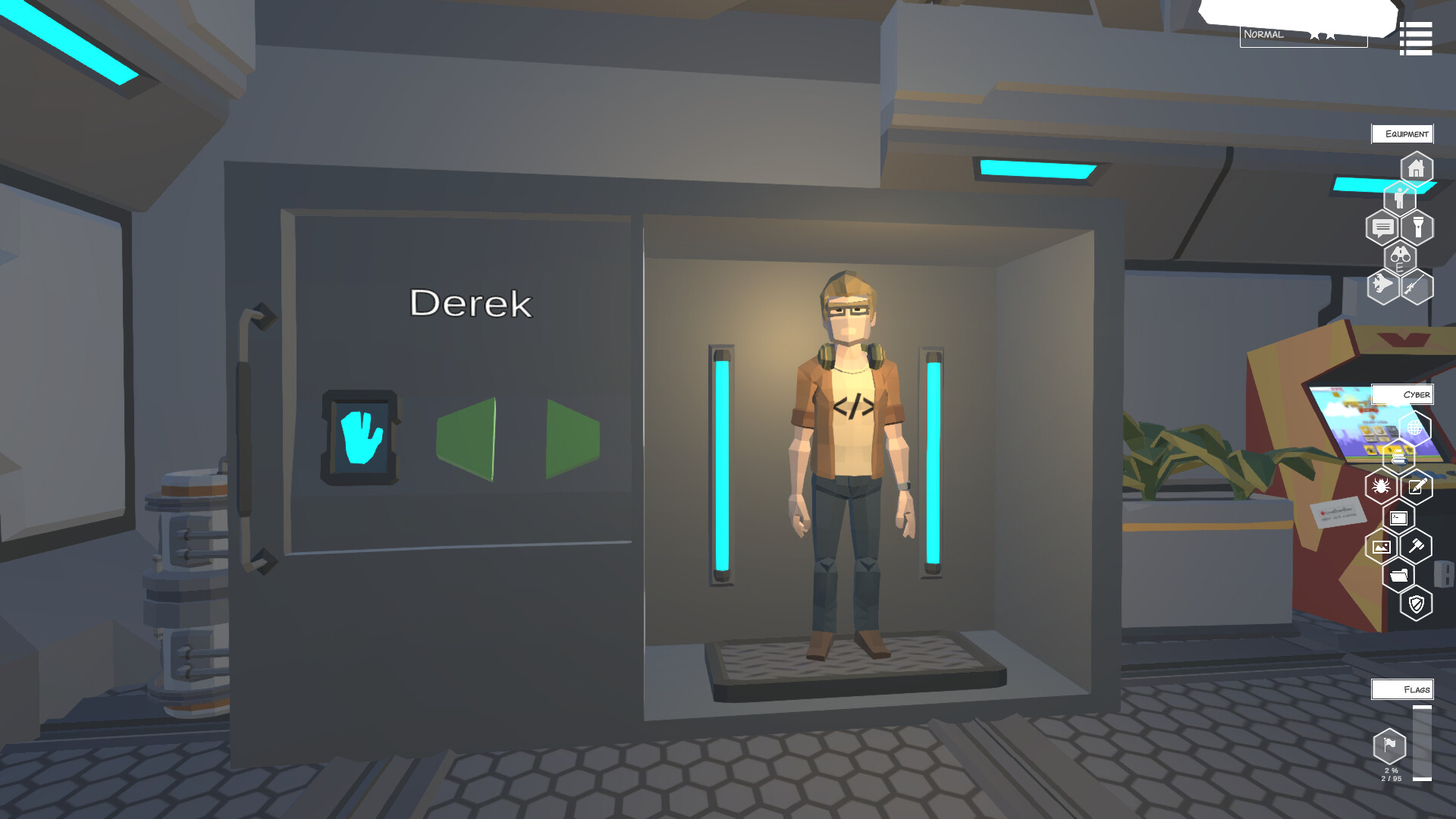Click the gavel icon in Cyber panel
This screenshot has width=1456, height=819.
point(1417,545)
